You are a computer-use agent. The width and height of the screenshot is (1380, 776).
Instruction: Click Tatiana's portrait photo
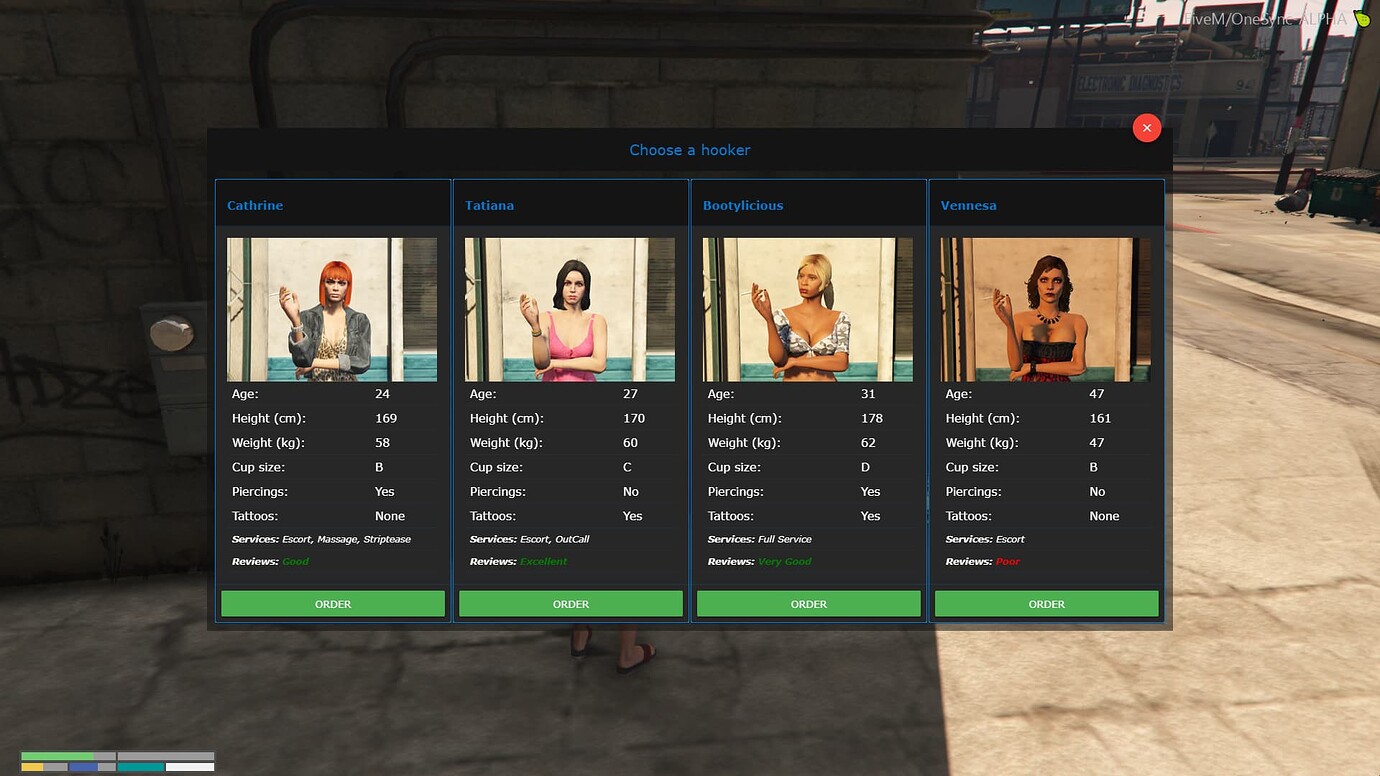coord(569,308)
